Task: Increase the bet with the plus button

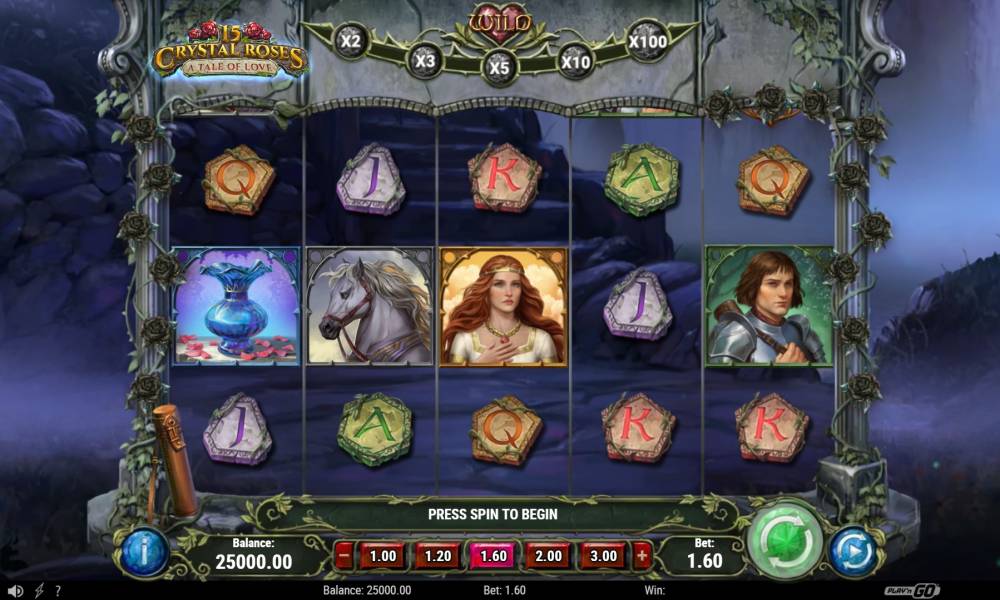Action: (x=641, y=556)
